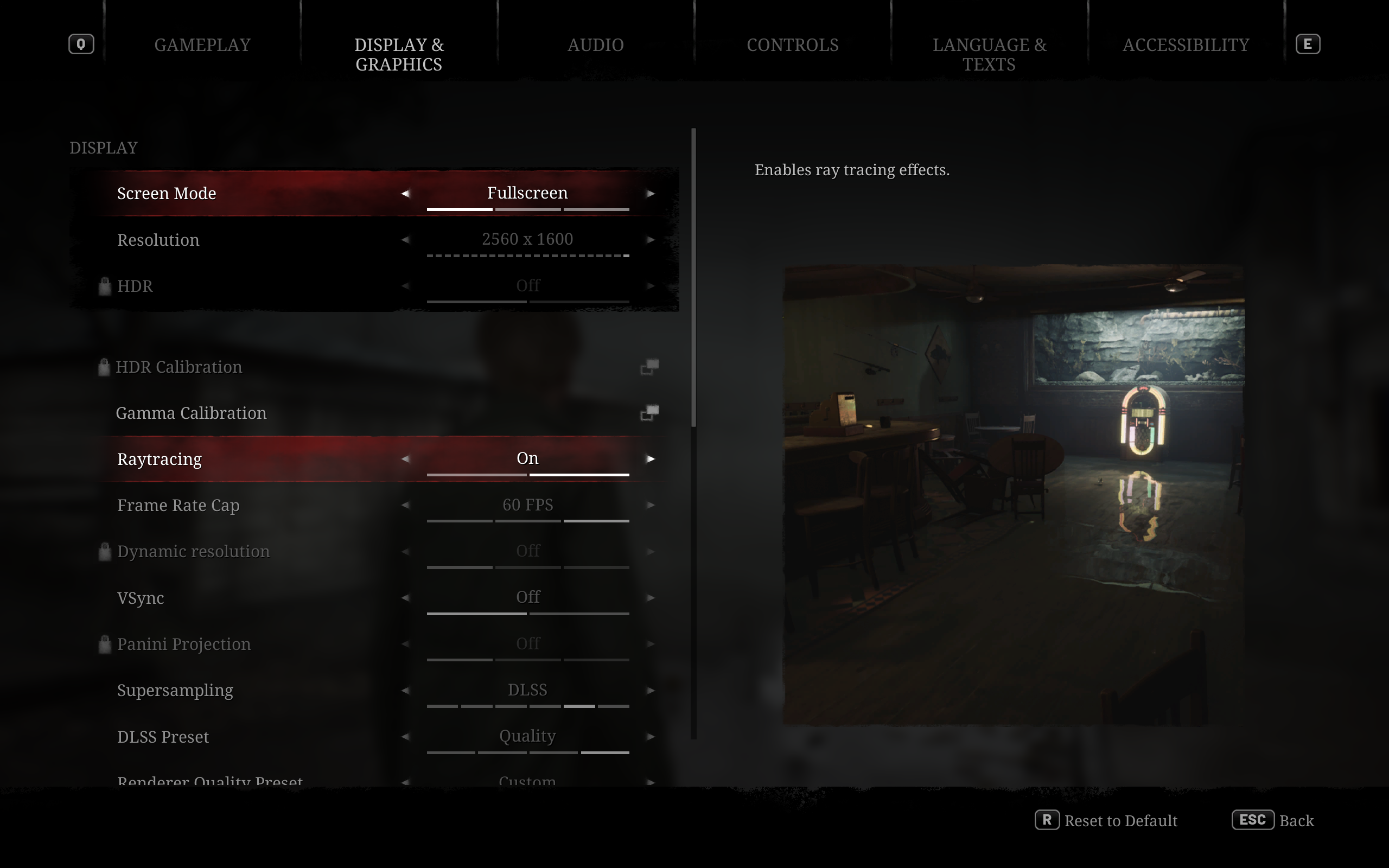The image size is (1389, 868).
Task: Lower Resolution using its left arrow
Action: tap(405, 240)
